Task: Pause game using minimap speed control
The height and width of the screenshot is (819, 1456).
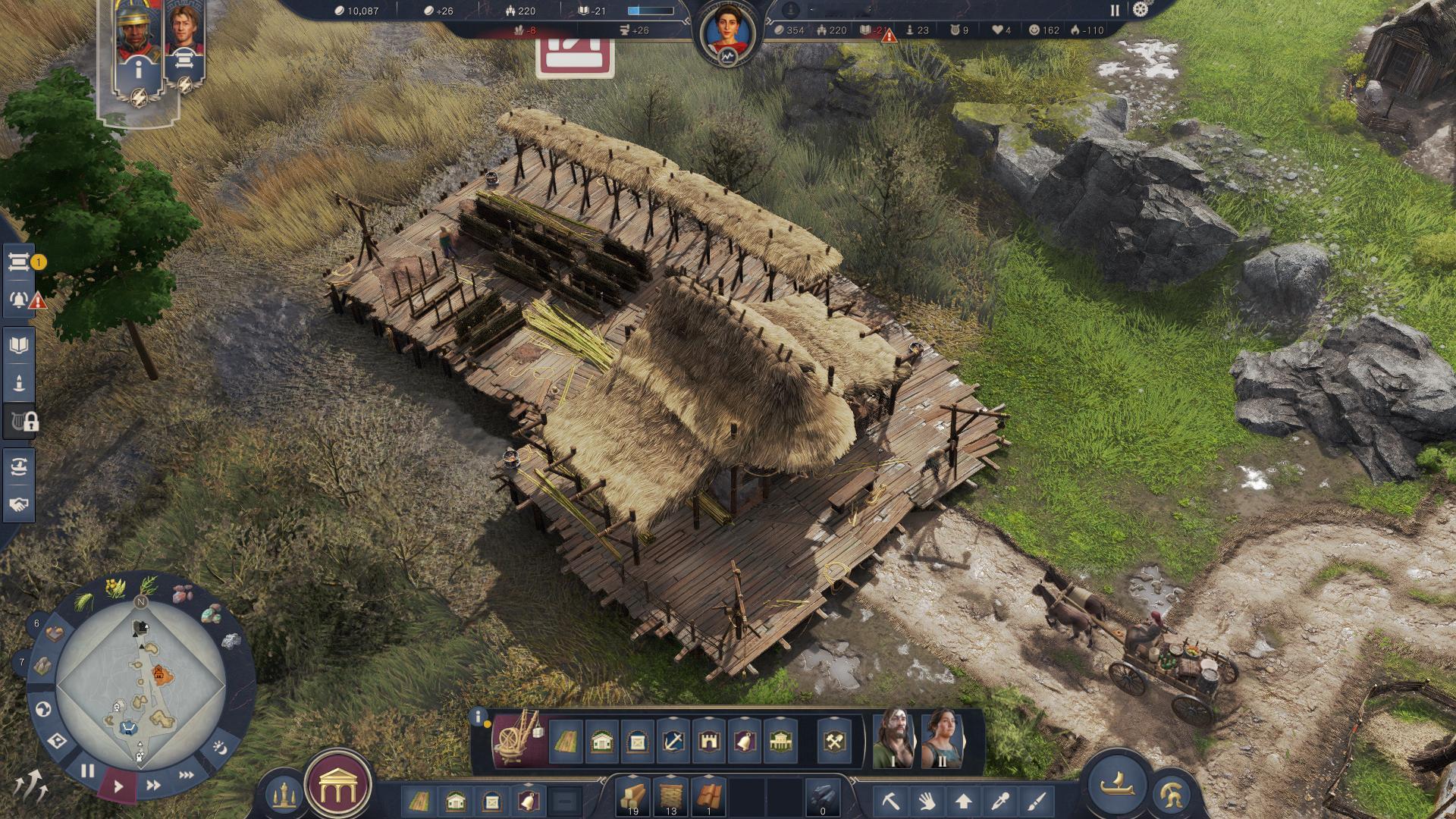Action: tap(88, 771)
